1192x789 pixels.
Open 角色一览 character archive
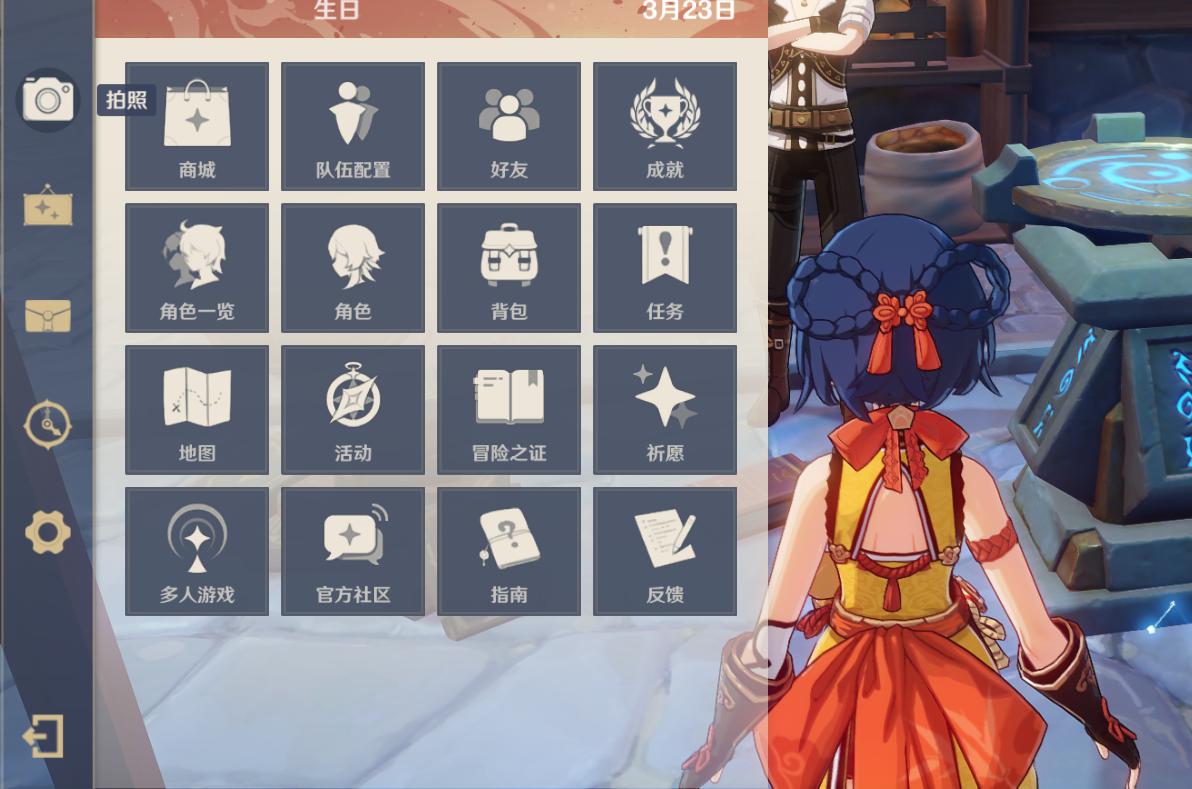197,268
